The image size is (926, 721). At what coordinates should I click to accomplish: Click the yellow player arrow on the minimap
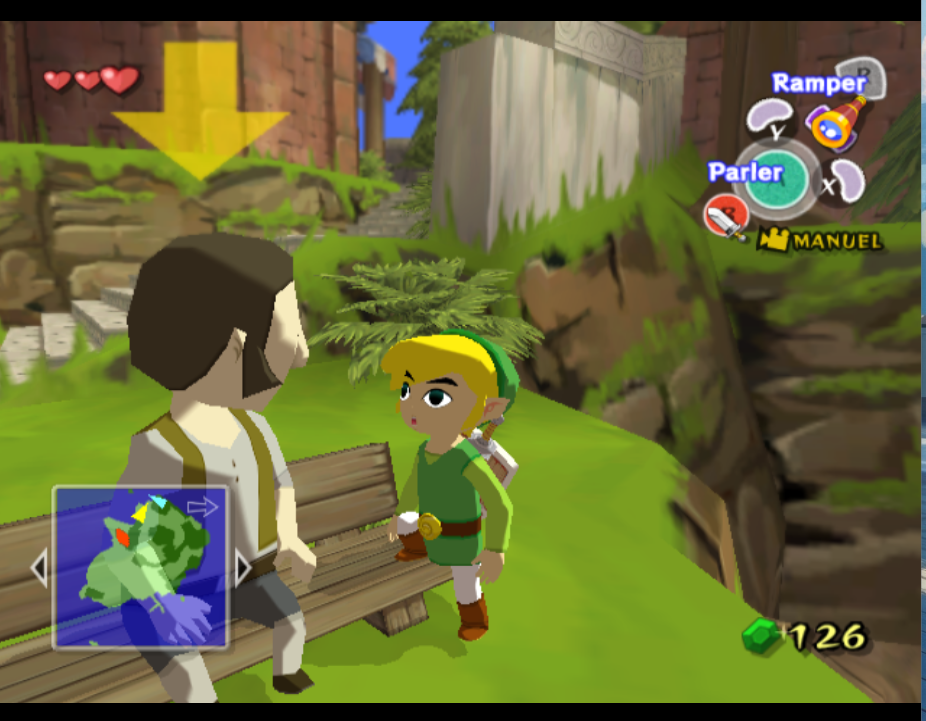pos(141,513)
